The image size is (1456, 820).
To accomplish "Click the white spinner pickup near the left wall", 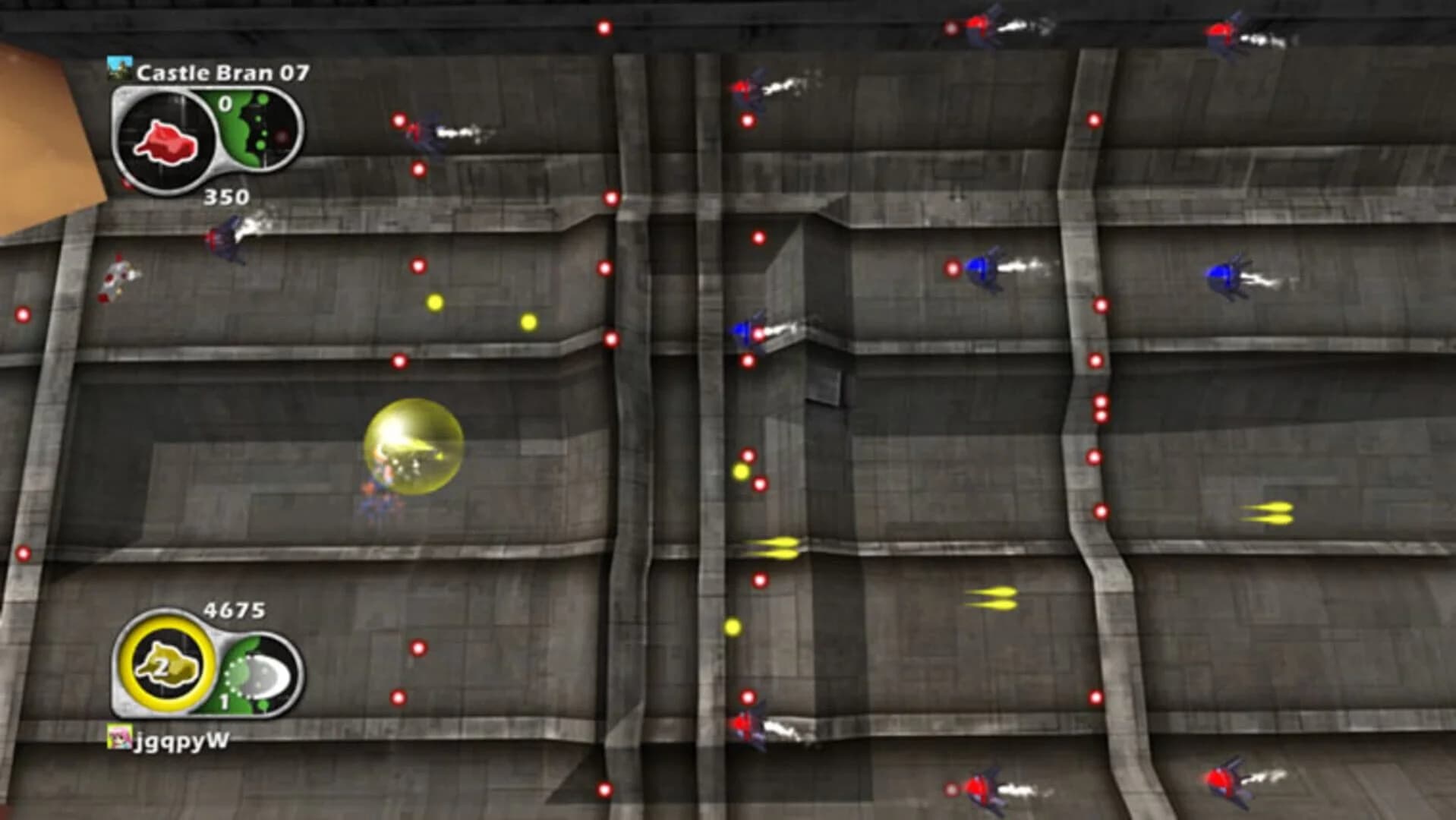I will 118,281.
